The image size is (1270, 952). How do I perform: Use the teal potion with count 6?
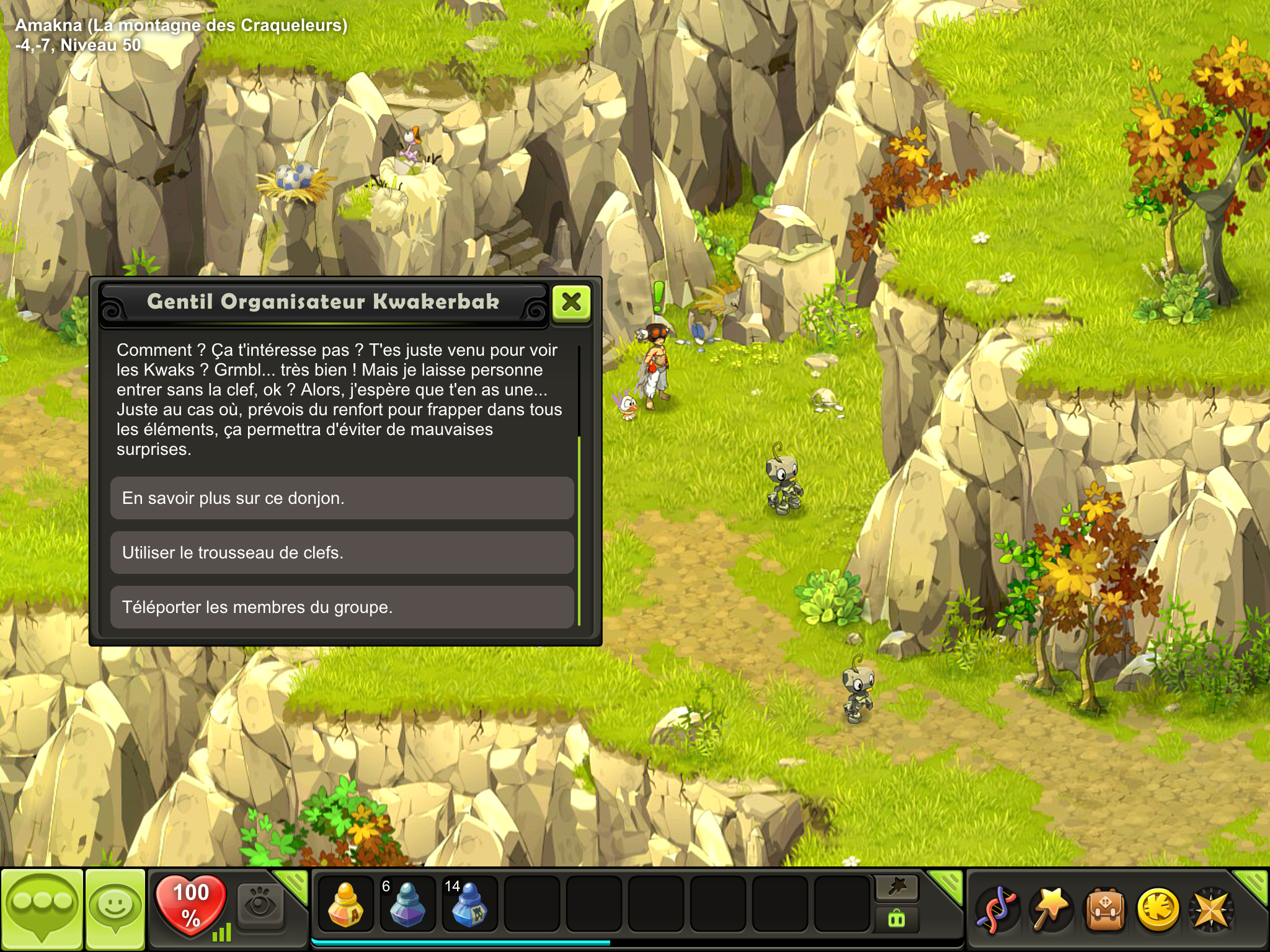(x=407, y=904)
